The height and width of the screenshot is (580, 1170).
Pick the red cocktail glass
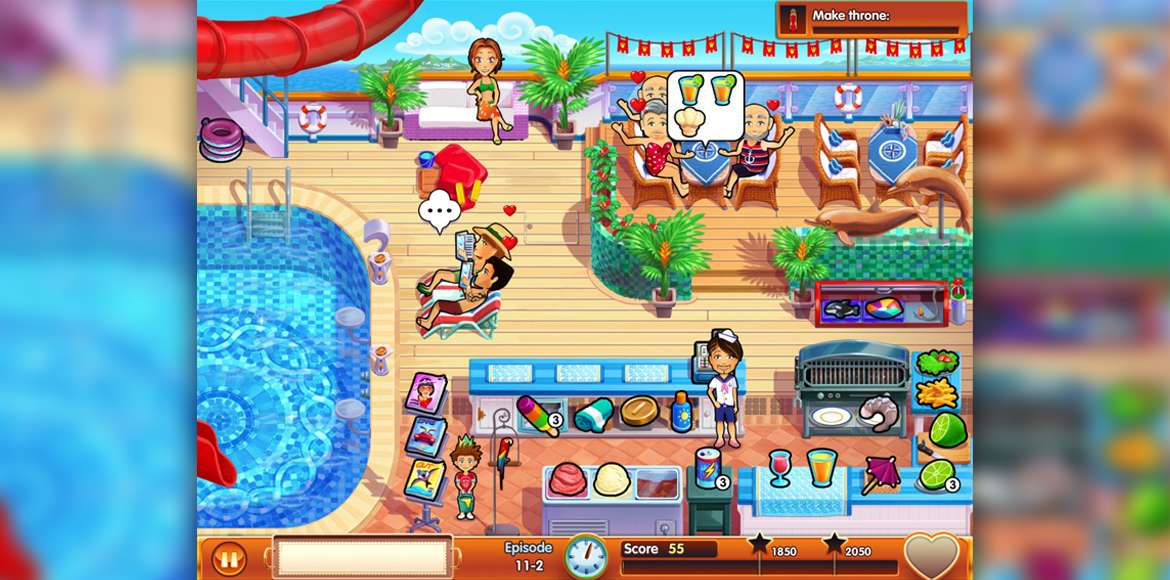[780, 467]
